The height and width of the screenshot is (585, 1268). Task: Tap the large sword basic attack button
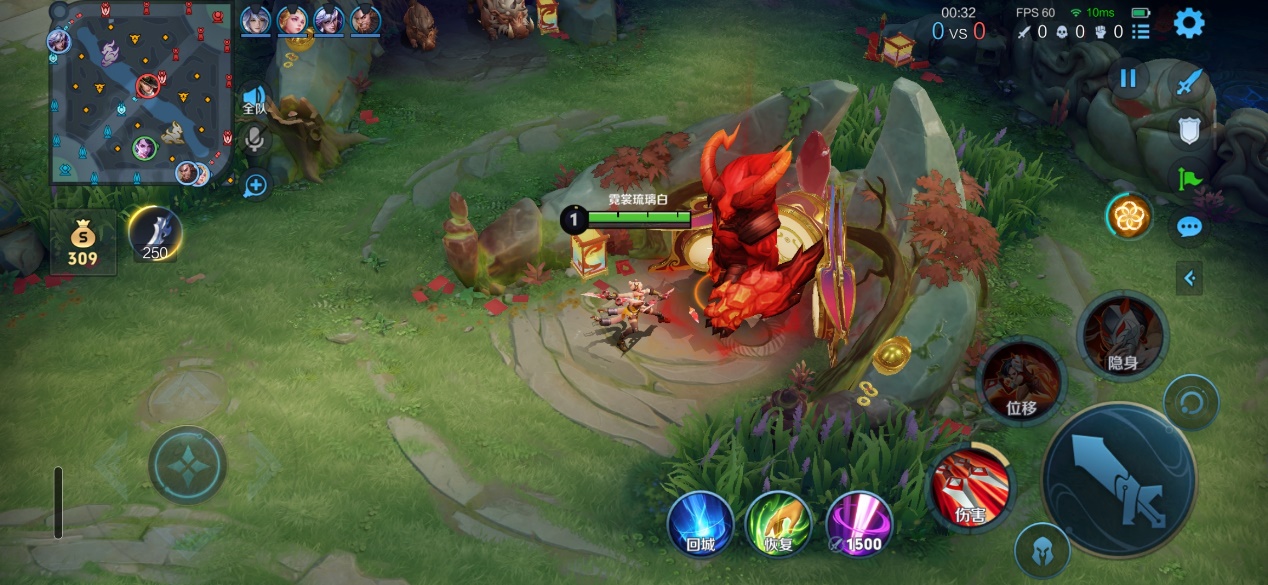(x=1118, y=481)
